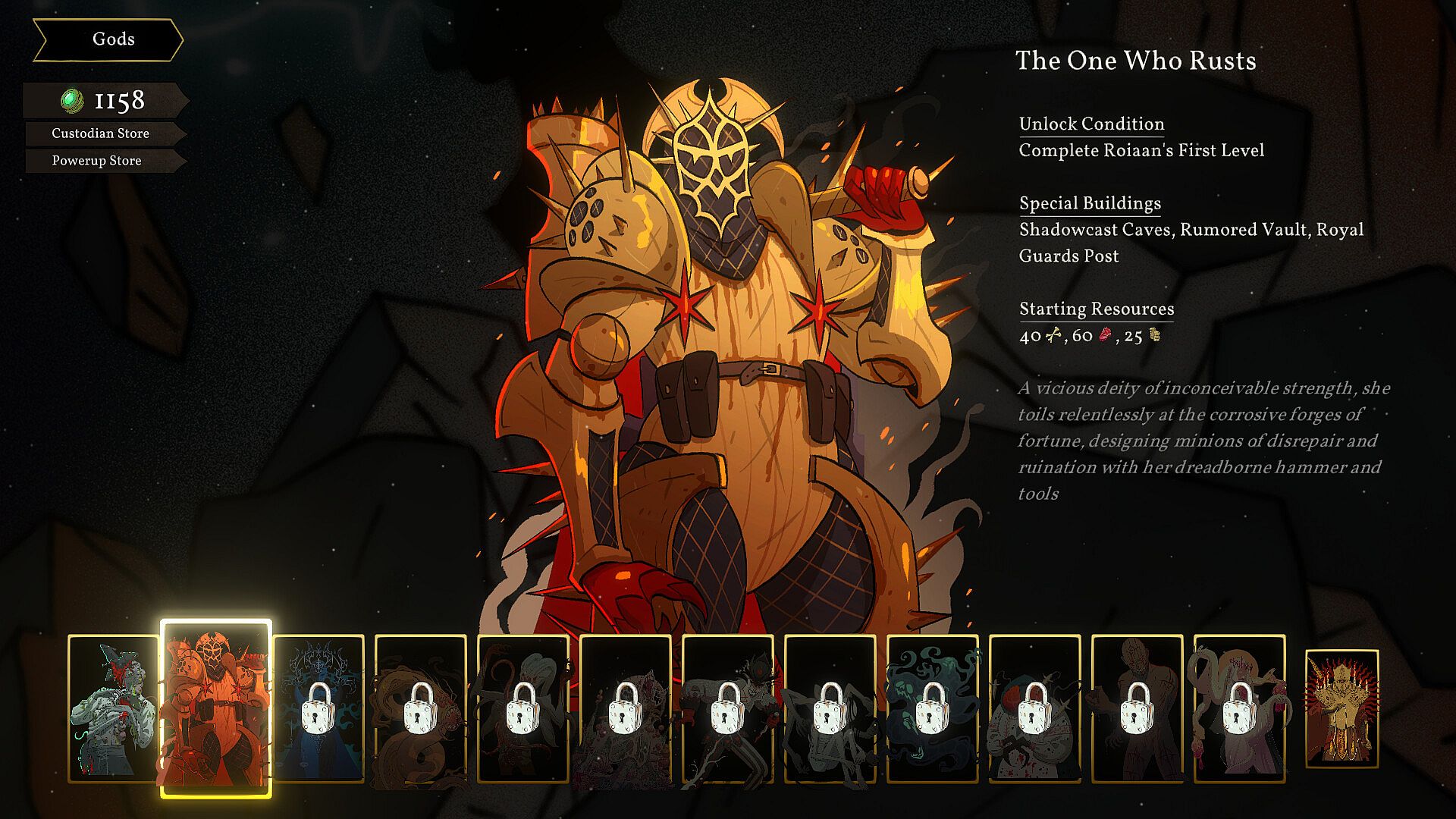Select the pale grey god card

click(x=113, y=708)
